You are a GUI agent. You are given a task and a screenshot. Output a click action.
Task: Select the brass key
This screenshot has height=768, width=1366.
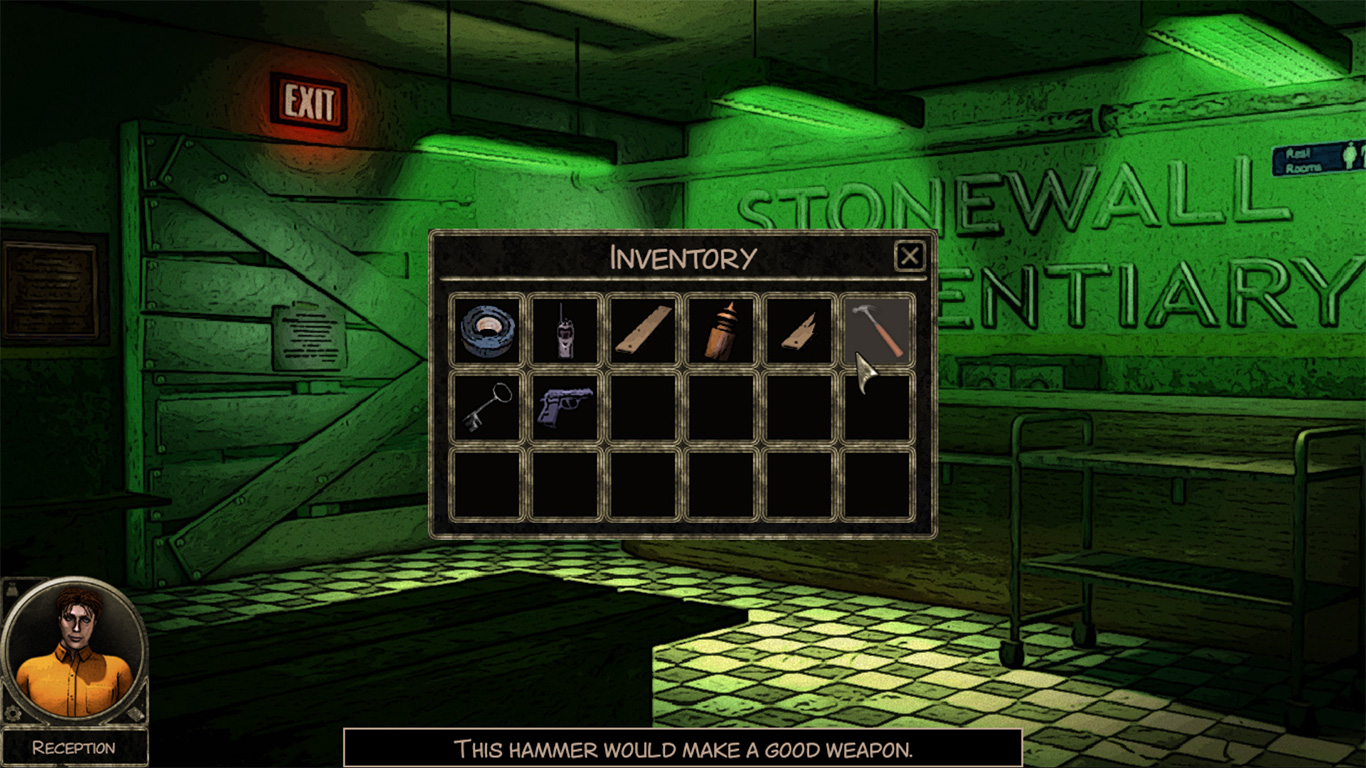pyautogui.click(x=485, y=408)
